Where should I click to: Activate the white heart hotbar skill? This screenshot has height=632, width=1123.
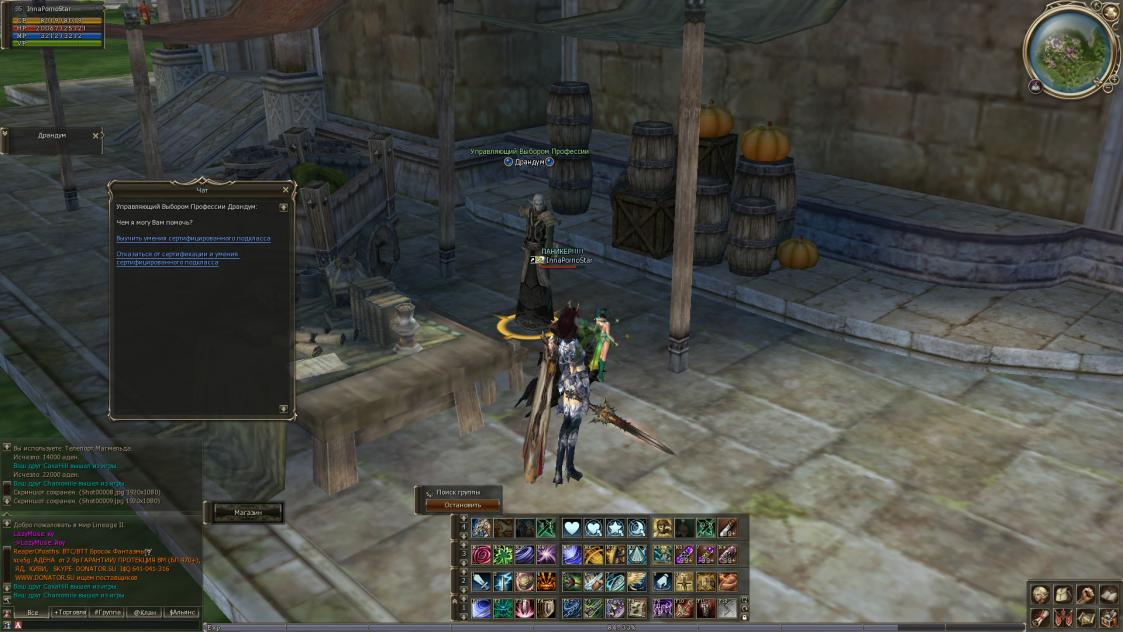572,528
